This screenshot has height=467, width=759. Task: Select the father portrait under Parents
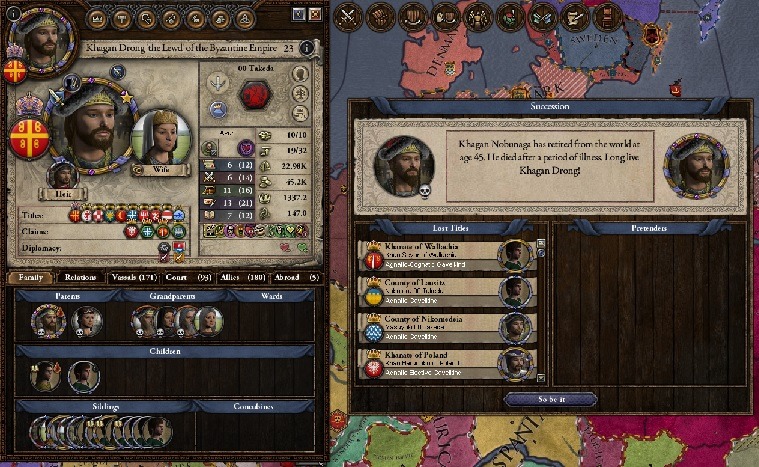click(46, 320)
